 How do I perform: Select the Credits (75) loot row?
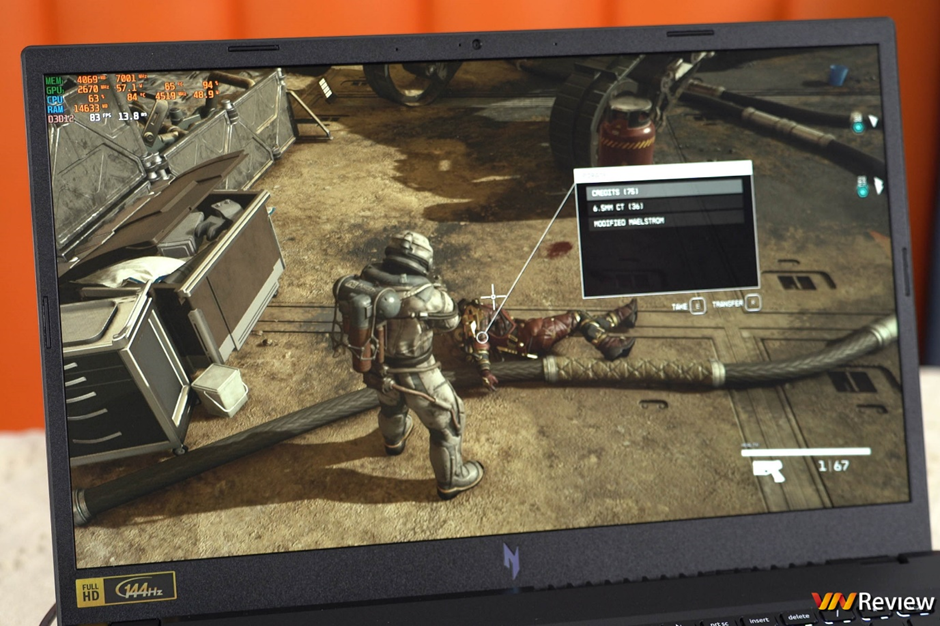click(x=664, y=188)
